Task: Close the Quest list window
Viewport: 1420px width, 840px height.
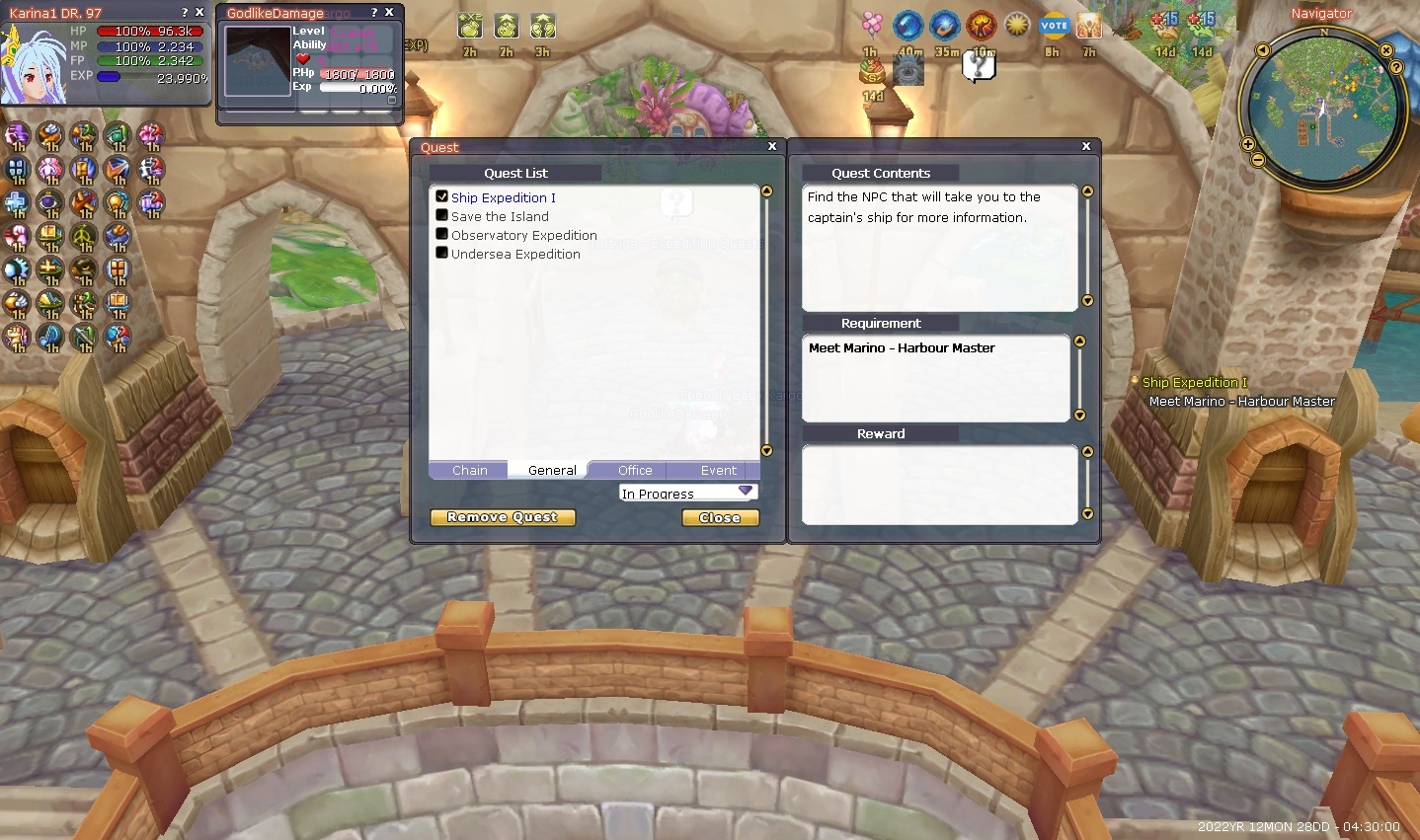Action: 772,146
